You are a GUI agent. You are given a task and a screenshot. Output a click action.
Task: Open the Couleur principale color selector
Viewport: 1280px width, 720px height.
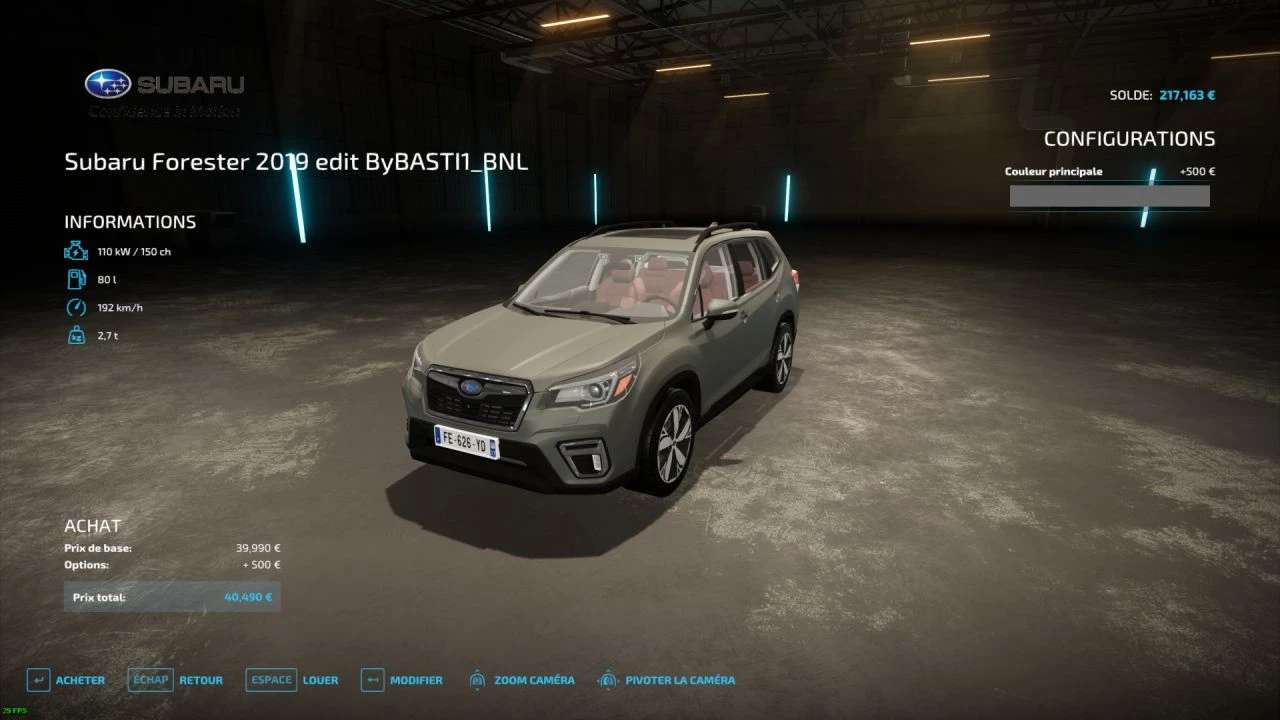pyautogui.click(x=1109, y=196)
